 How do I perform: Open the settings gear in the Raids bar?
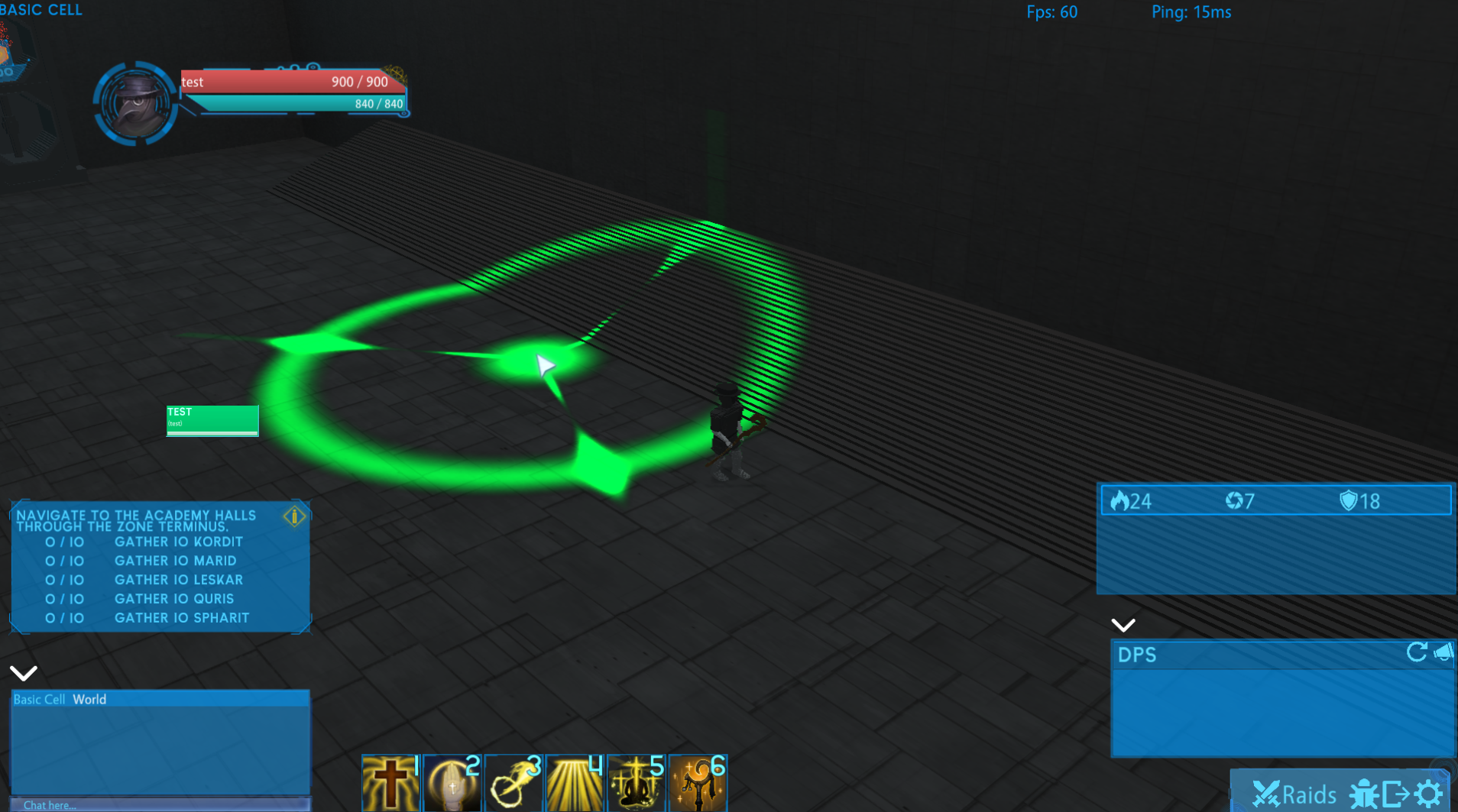1428,794
